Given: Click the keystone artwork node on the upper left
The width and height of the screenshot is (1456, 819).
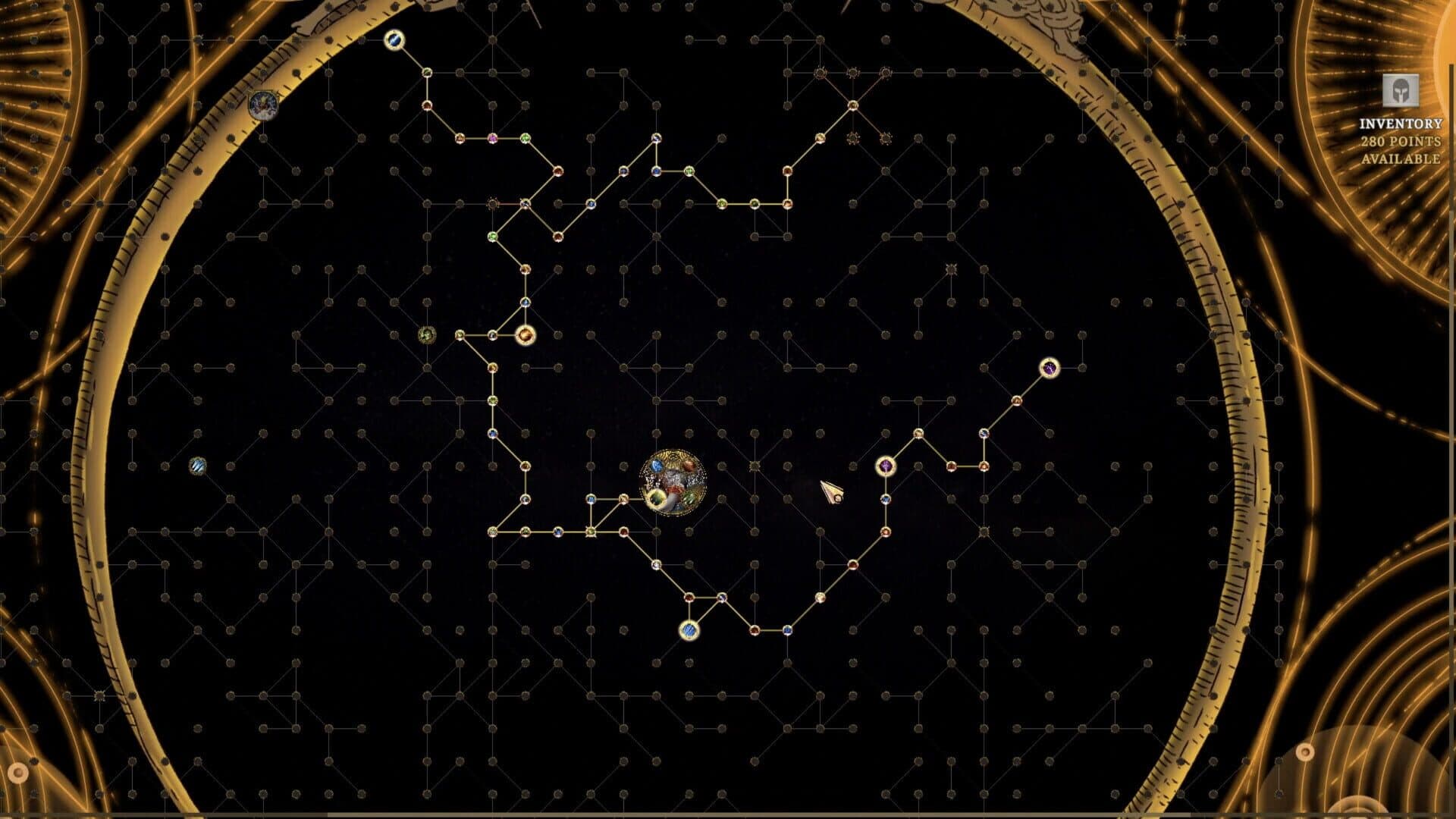Looking at the screenshot, I should pyautogui.click(x=264, y=105).
